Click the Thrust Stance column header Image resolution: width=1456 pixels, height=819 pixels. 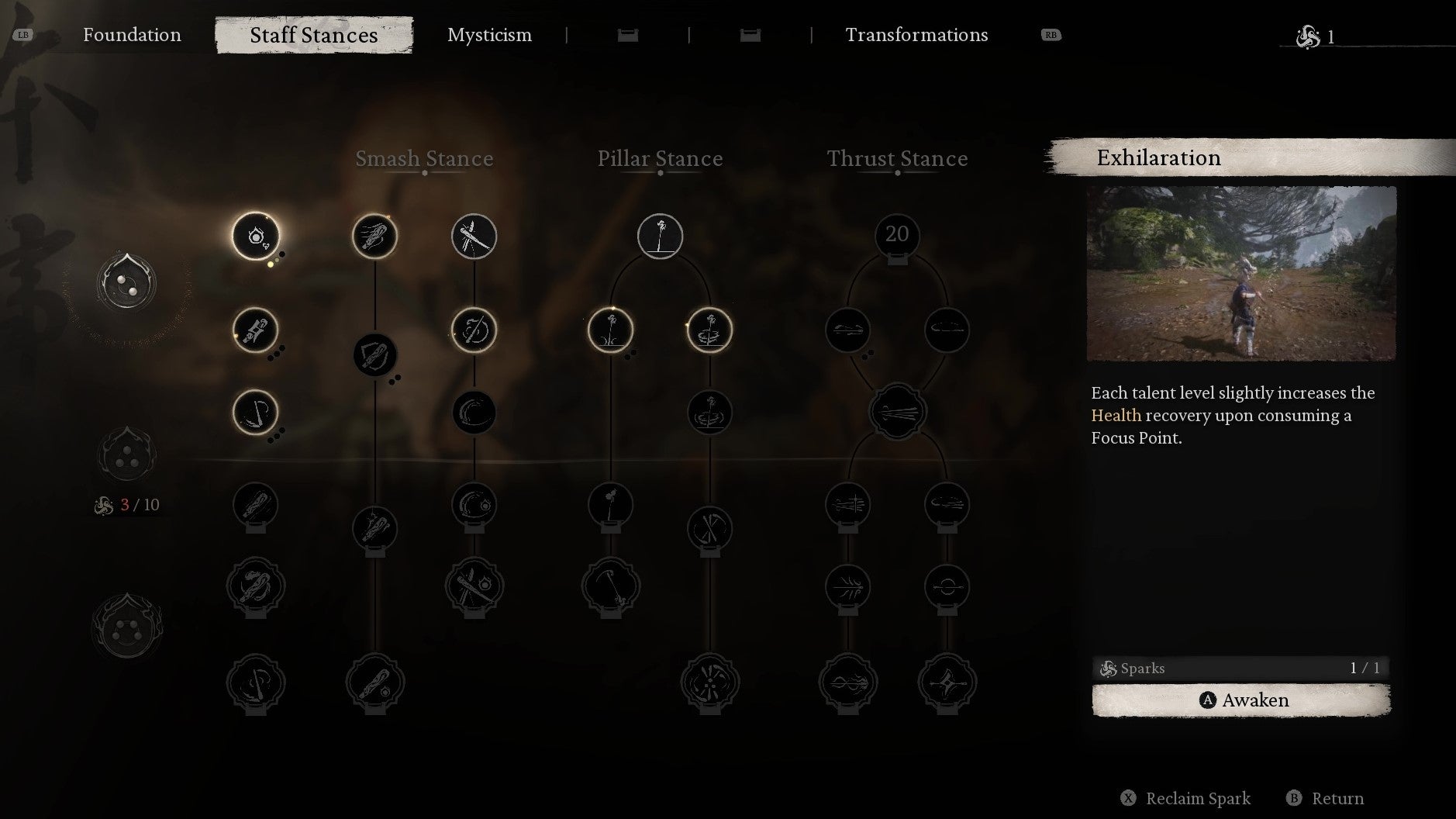(x=897, y=158)
